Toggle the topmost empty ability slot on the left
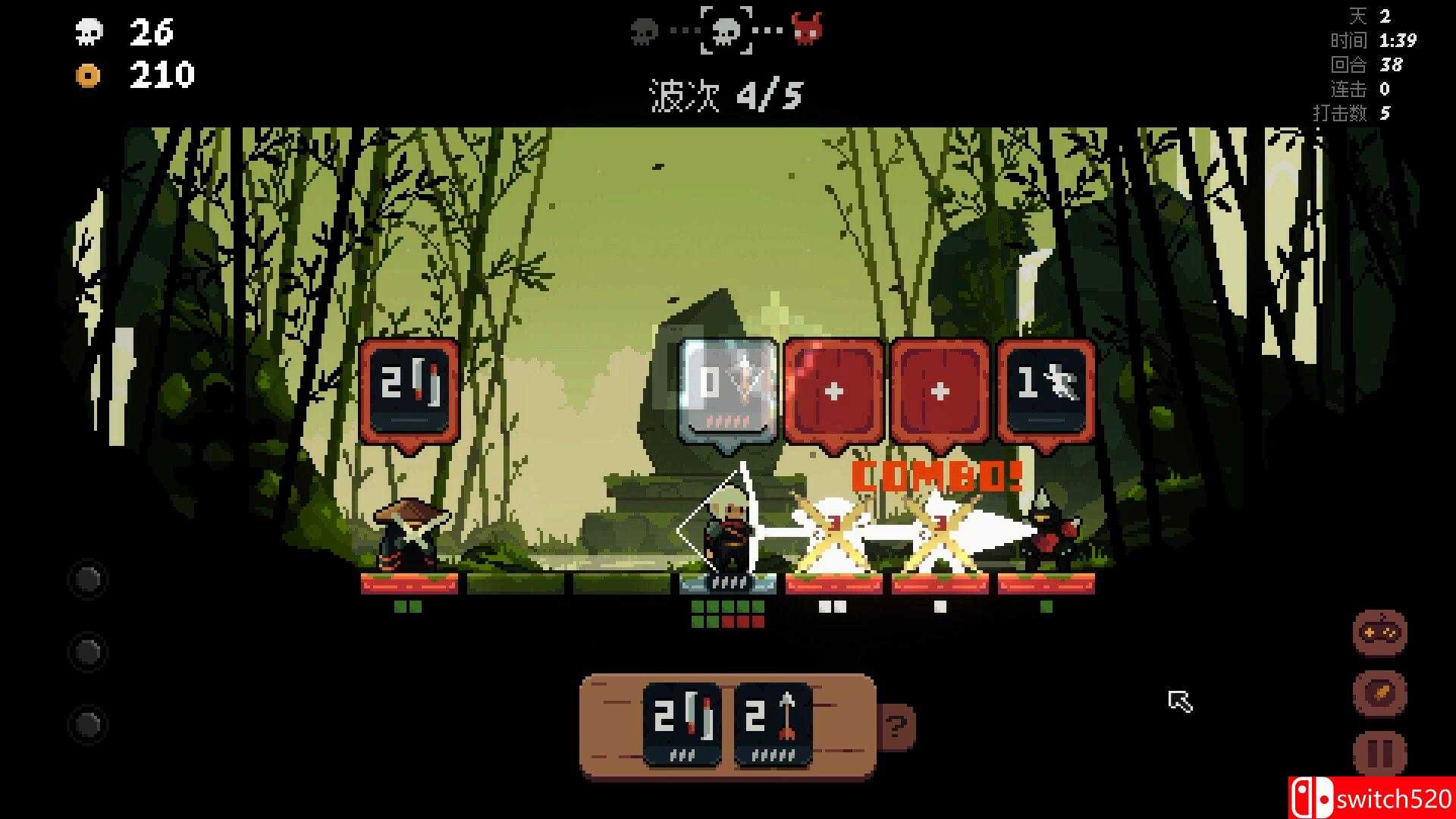 click(x=88, y=579)
